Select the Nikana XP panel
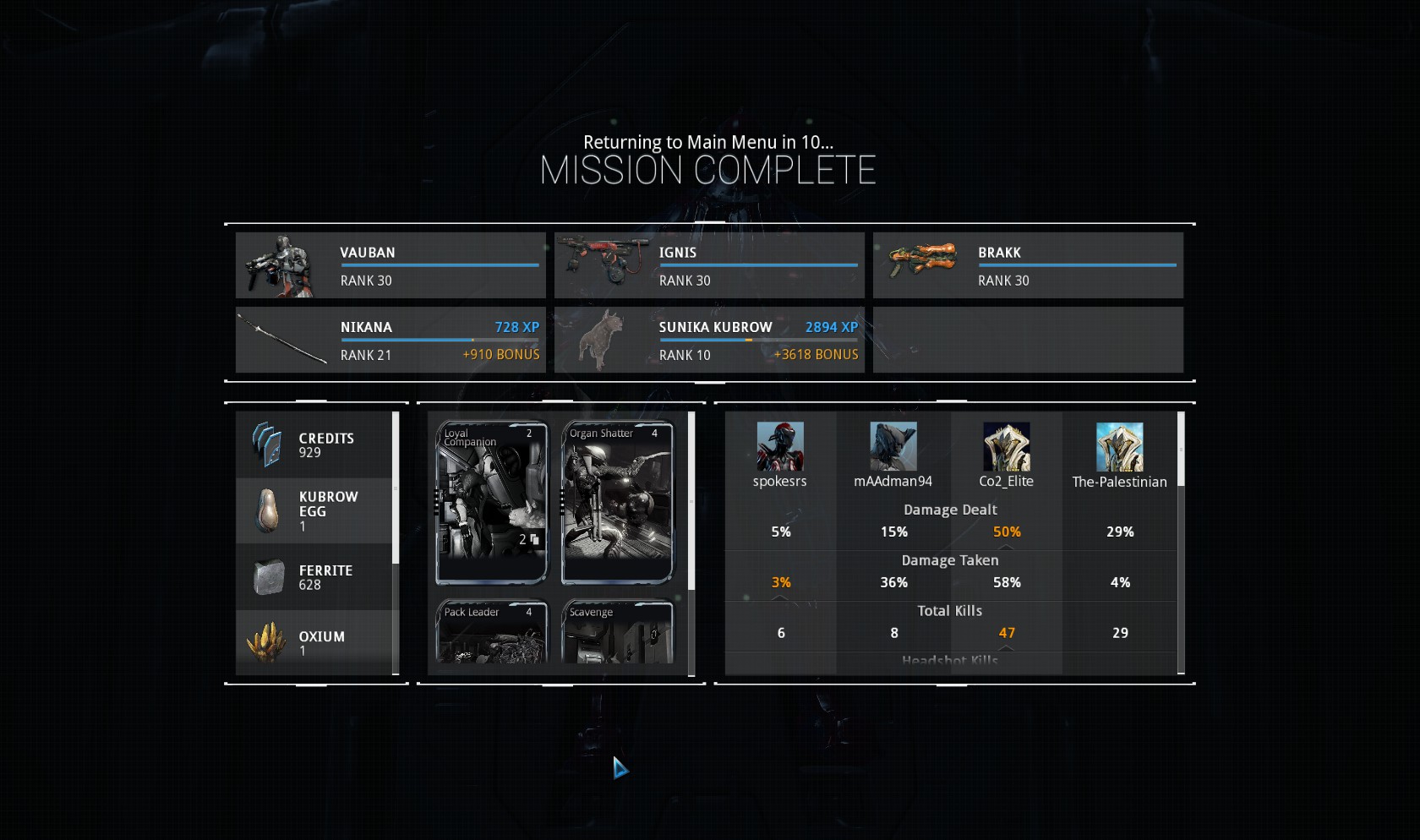The height and width of the screenshot is (840, 1420). (390, 340)
